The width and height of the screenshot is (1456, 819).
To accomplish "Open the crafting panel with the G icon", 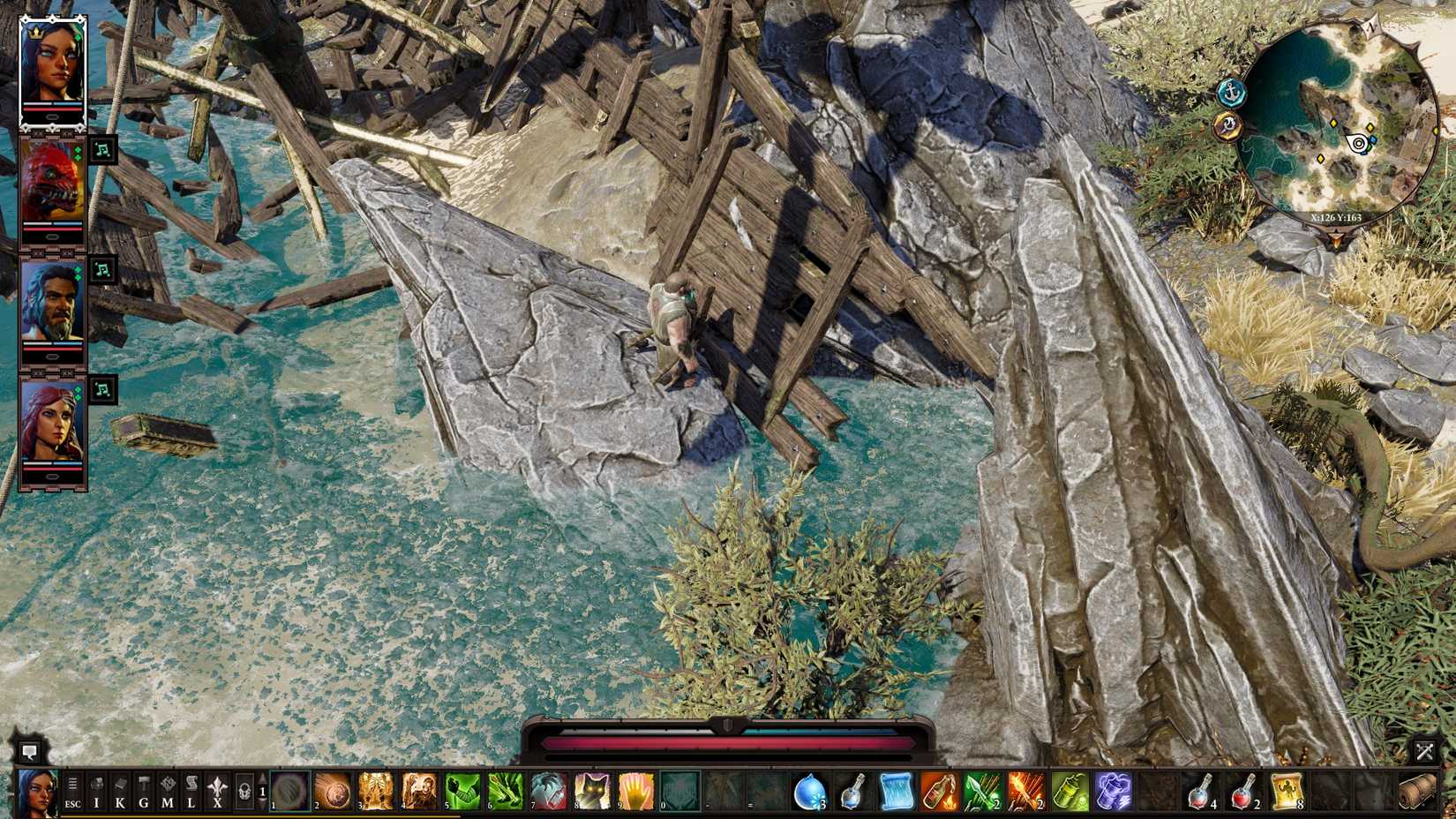I will pyautogui.click(x=145, y=790).
